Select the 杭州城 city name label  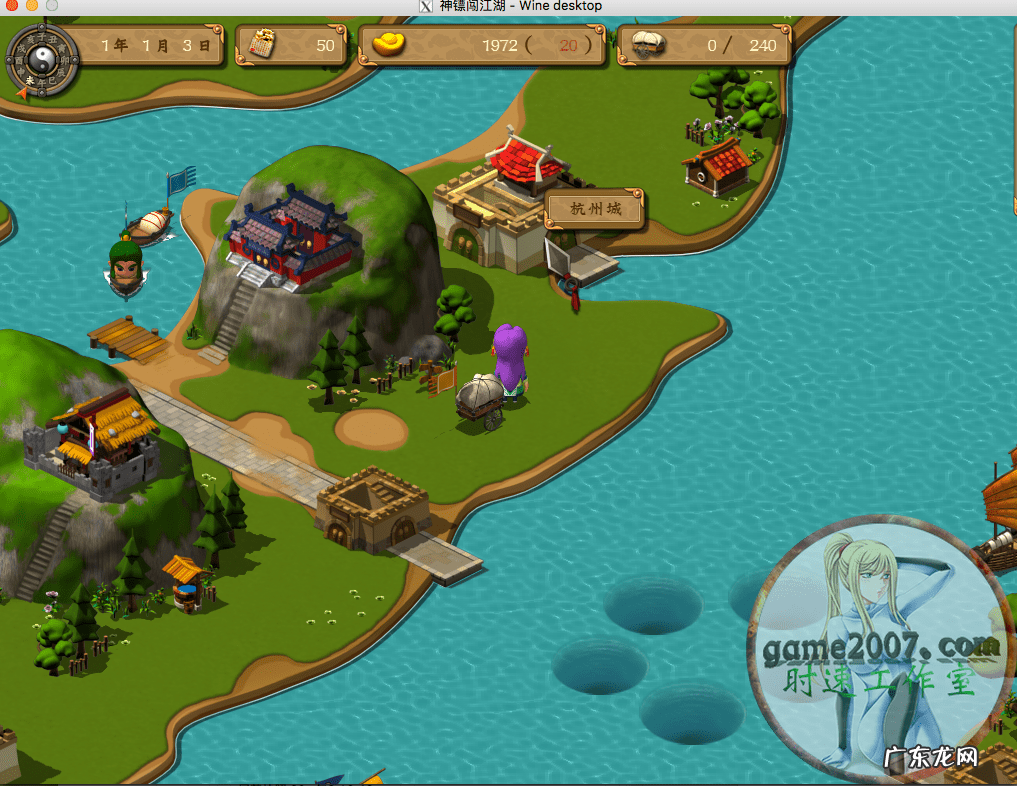click(x=595, y=209)
